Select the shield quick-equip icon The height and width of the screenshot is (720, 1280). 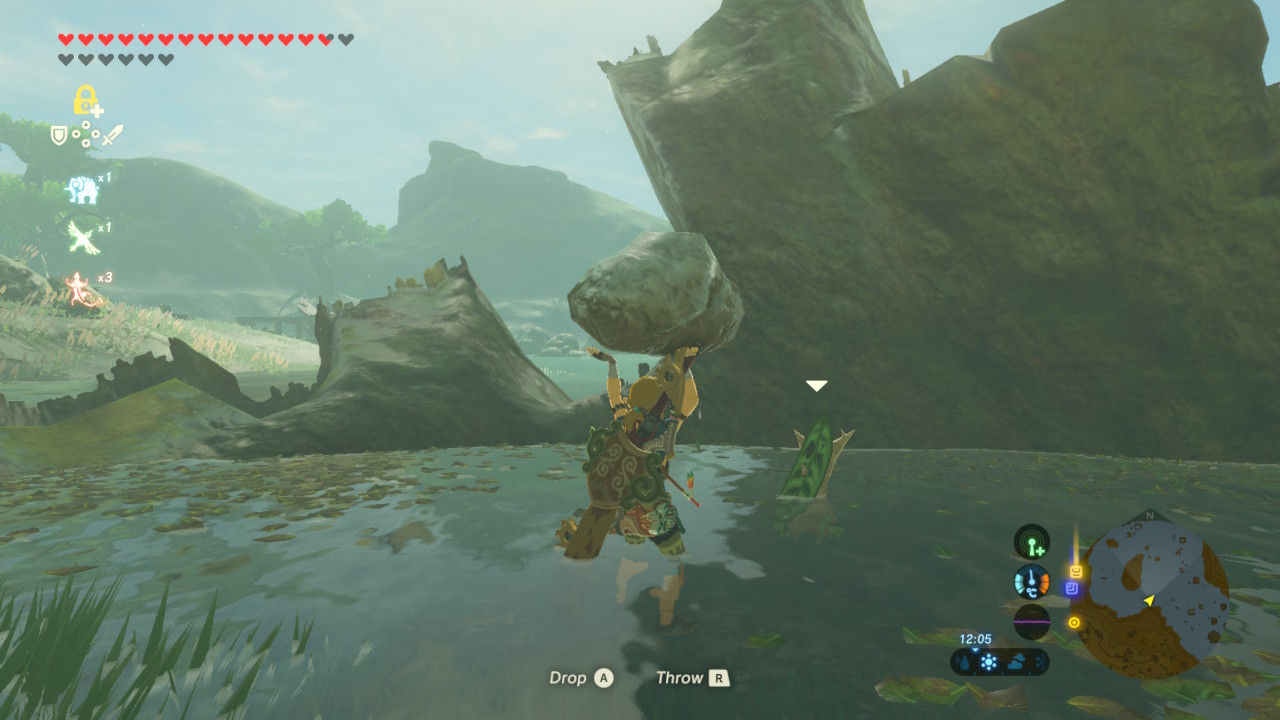tap(59, 134)
